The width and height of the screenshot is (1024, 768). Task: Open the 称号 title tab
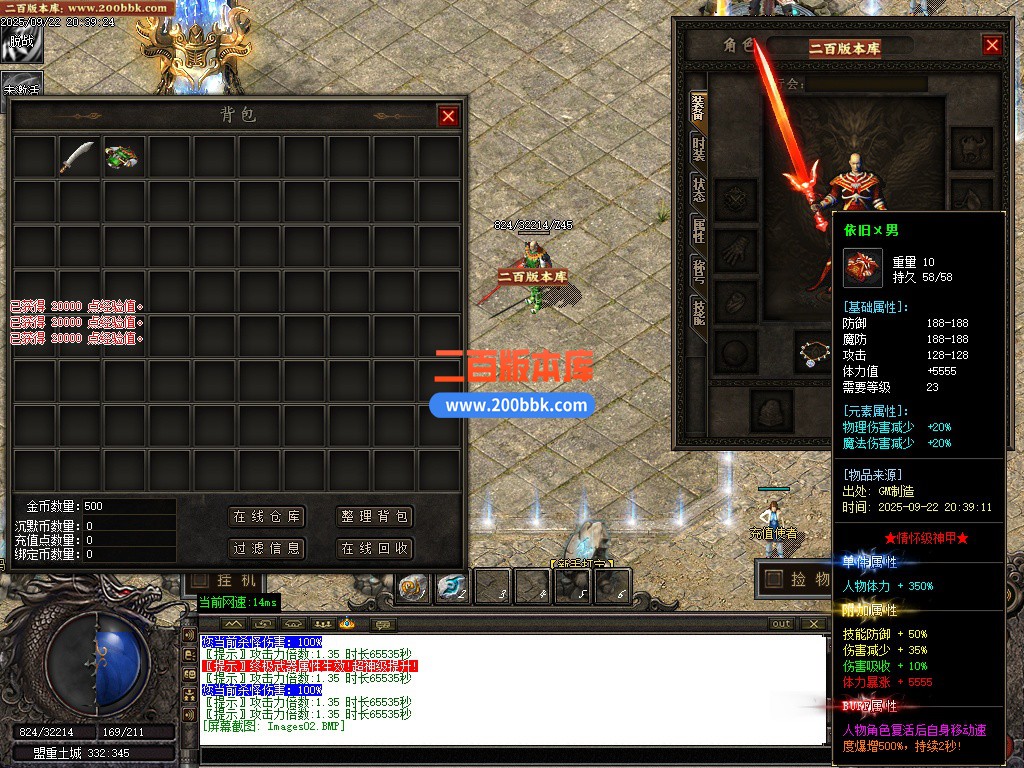click(698, 271)
